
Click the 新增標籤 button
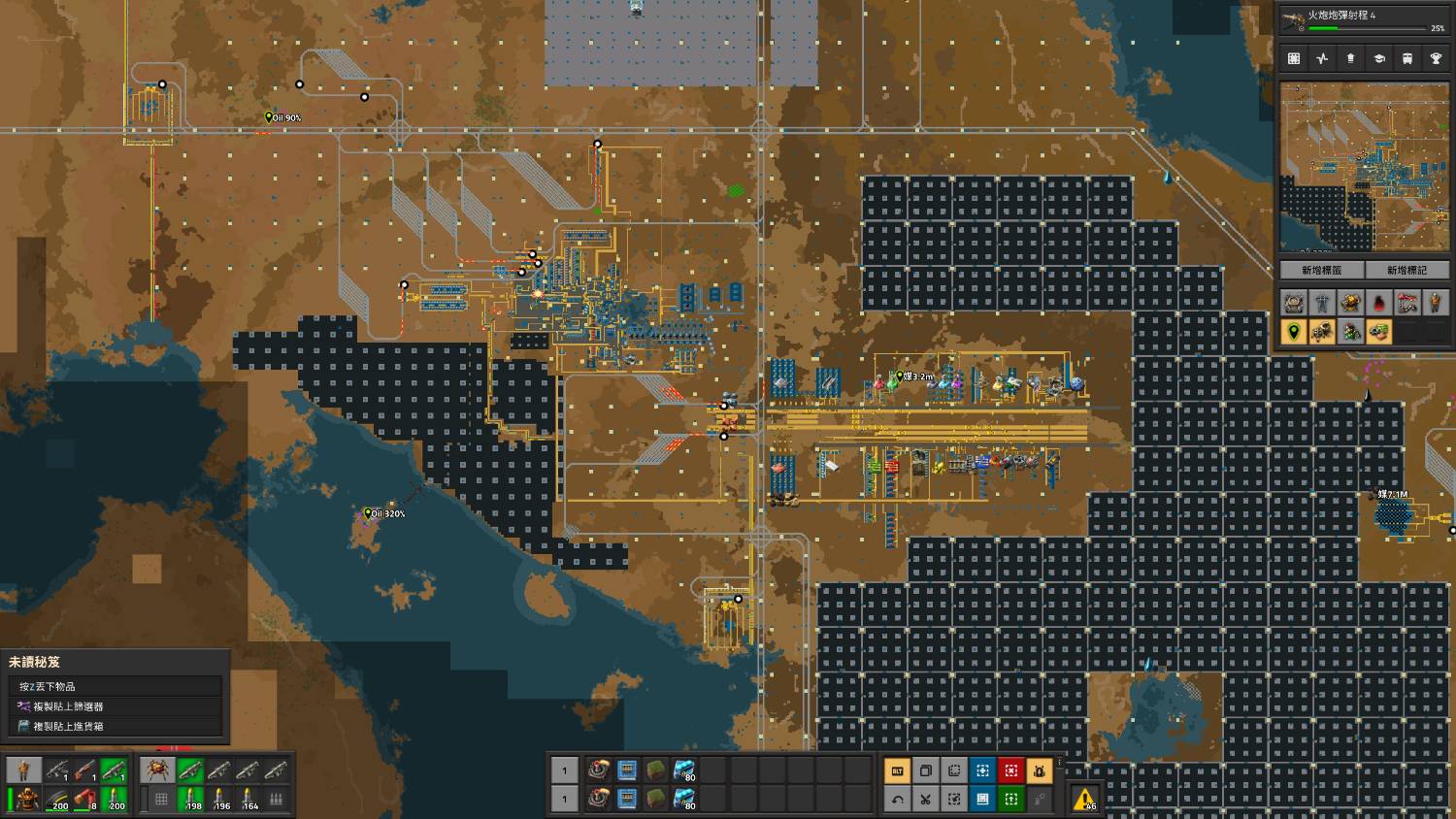(1321, 271)
